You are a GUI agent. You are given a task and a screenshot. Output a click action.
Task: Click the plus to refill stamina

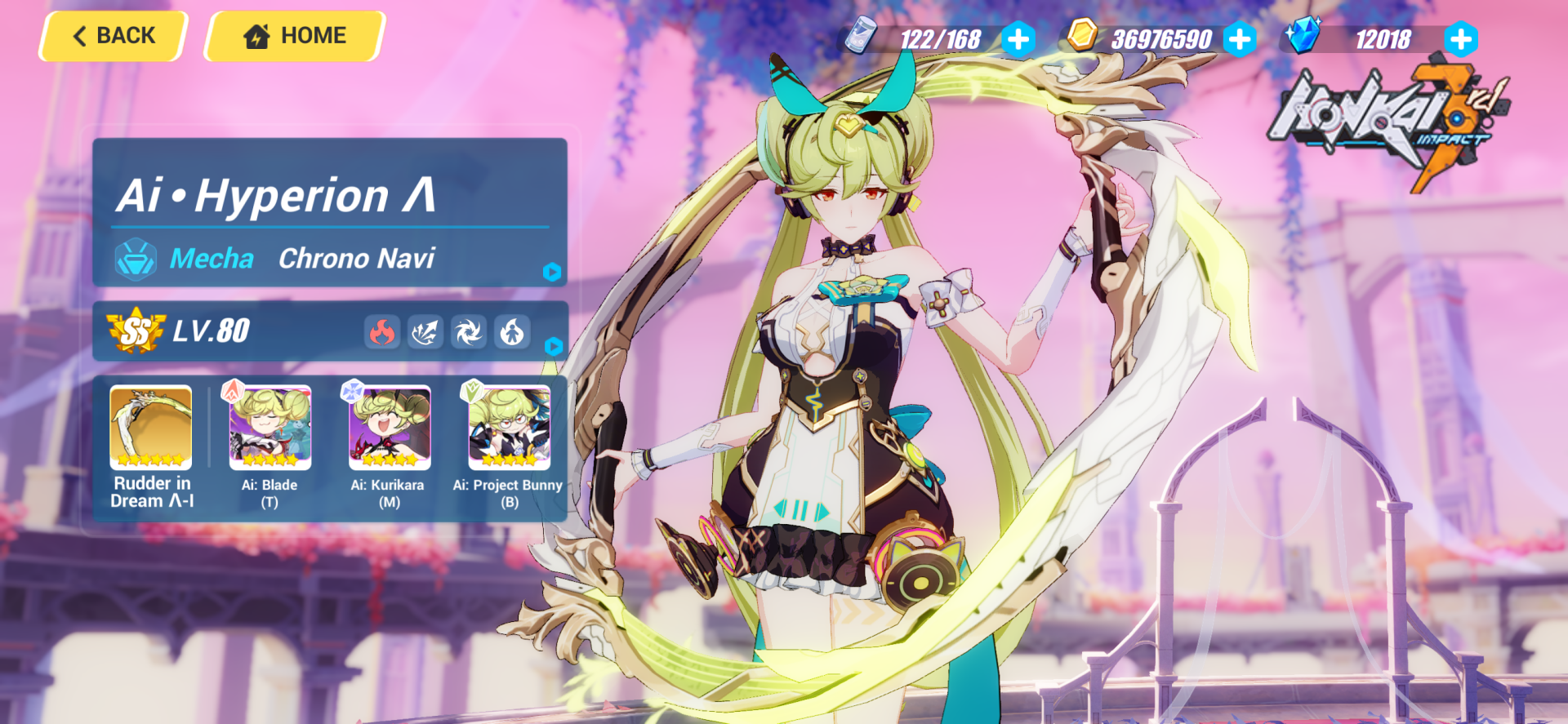1018,38
